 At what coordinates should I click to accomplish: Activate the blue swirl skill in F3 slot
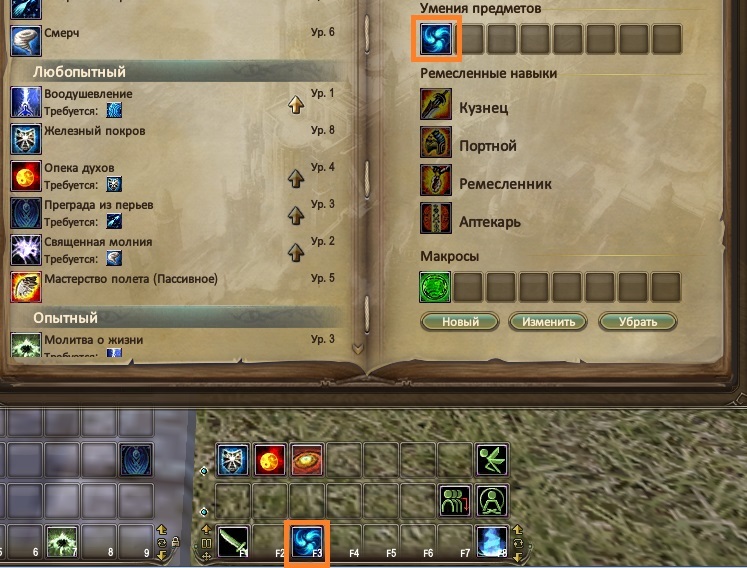tap(307, 540)
